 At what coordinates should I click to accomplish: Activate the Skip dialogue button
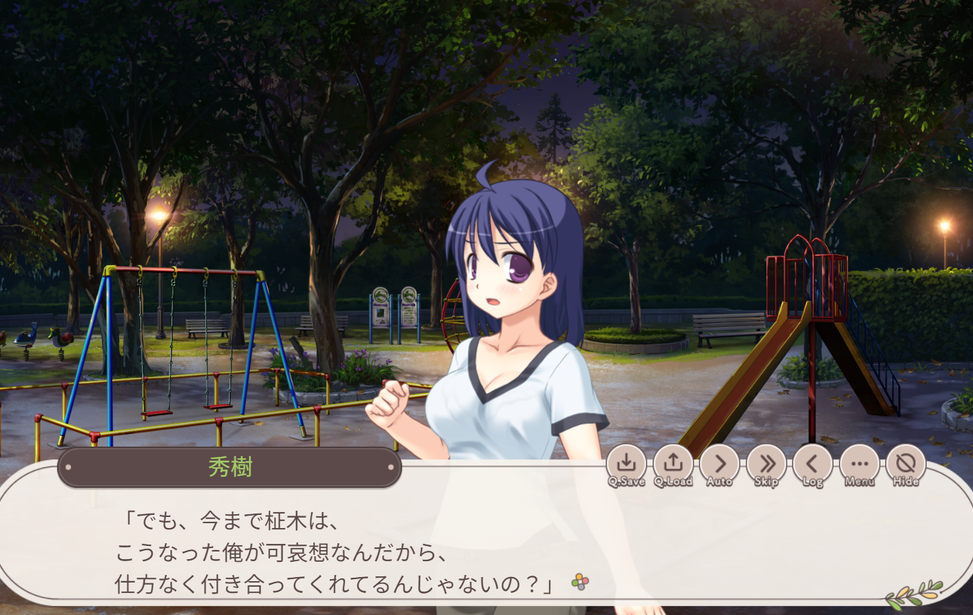(x=766, y=464)
